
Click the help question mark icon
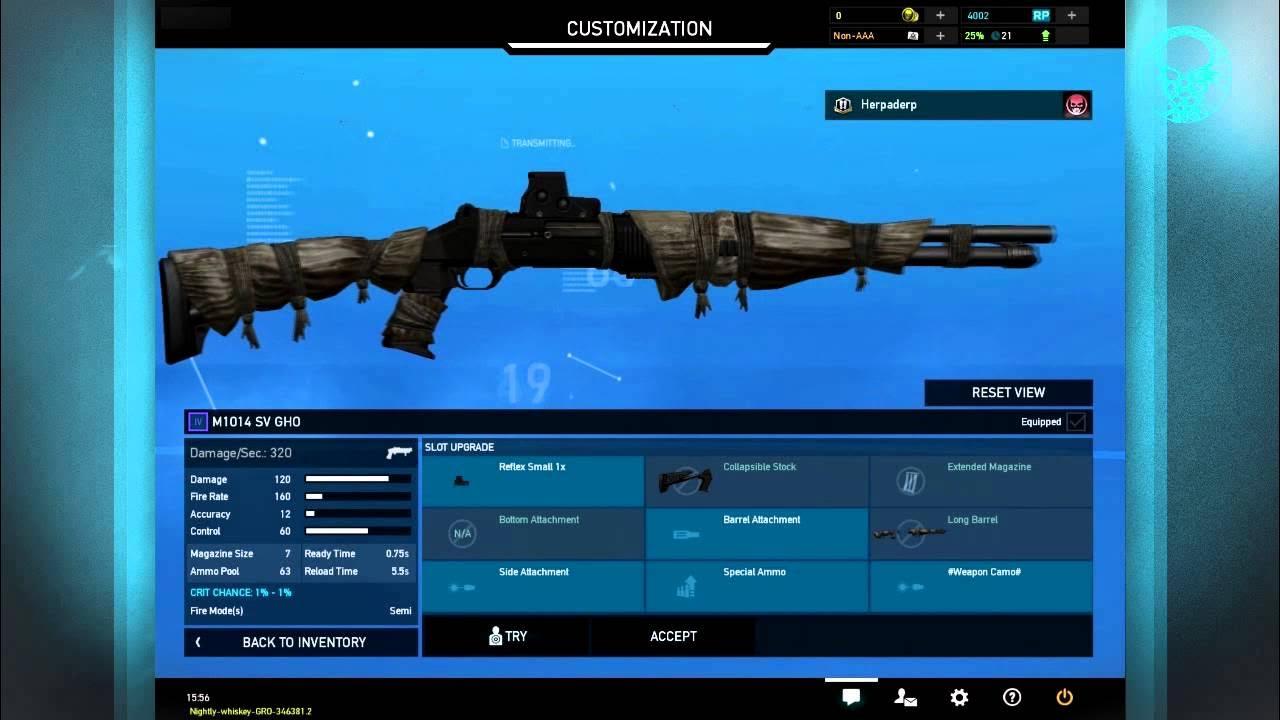pos(1011,697)
